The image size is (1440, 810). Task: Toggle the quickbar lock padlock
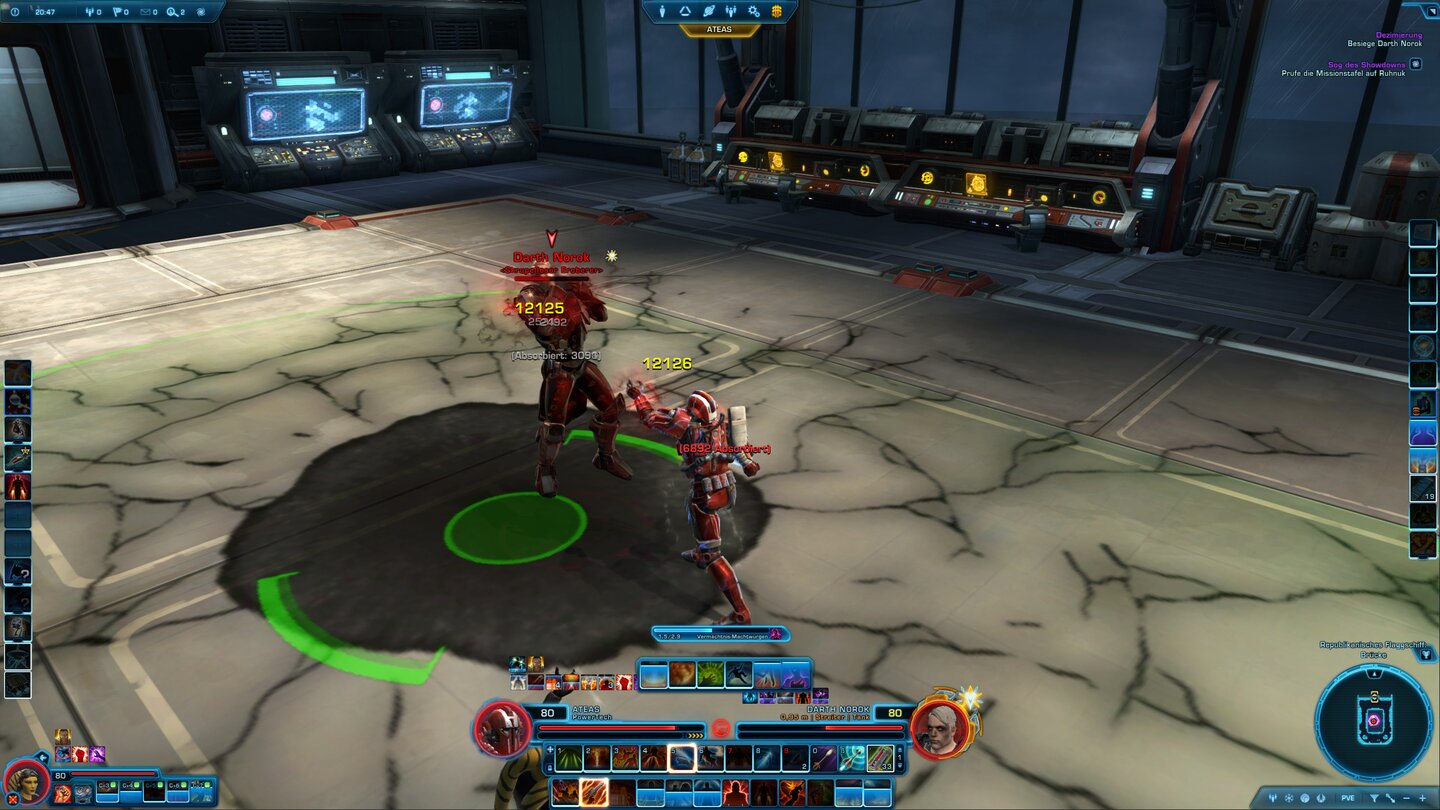pyautogui.click(x=549, y=768)
